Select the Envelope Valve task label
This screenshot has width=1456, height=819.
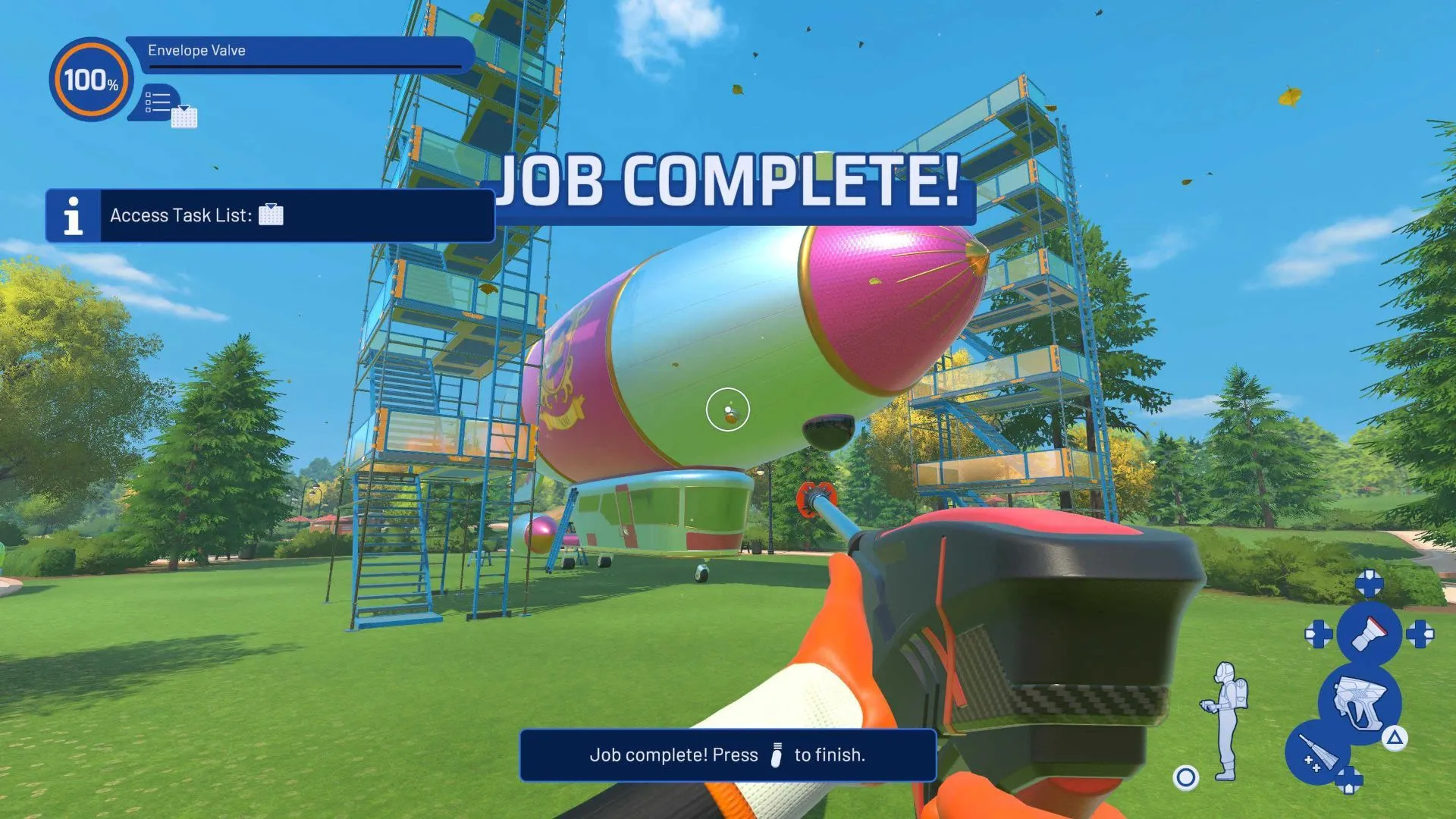click(x=197, y=52)
